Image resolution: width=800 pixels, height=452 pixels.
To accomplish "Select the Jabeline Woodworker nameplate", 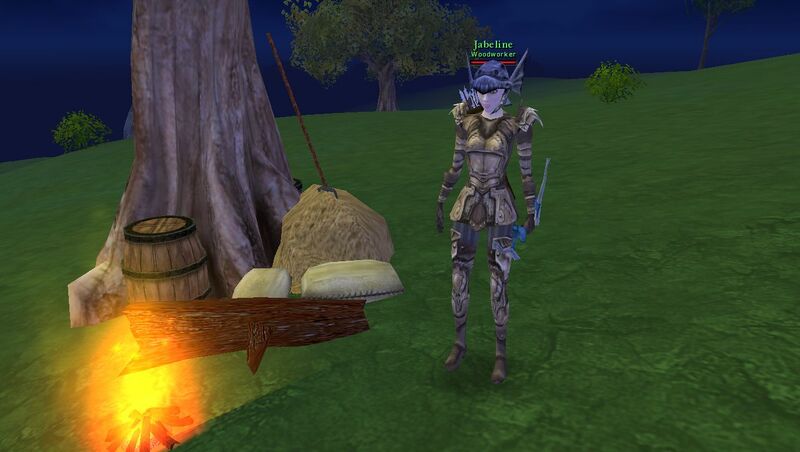I will coord(493,49).
